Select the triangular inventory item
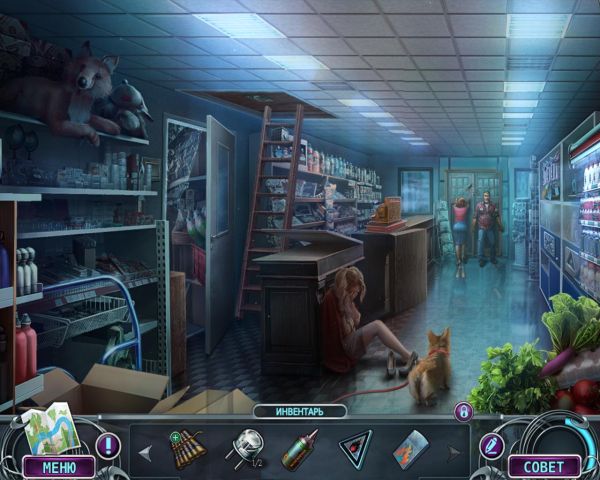 click(x=355, y=448)
